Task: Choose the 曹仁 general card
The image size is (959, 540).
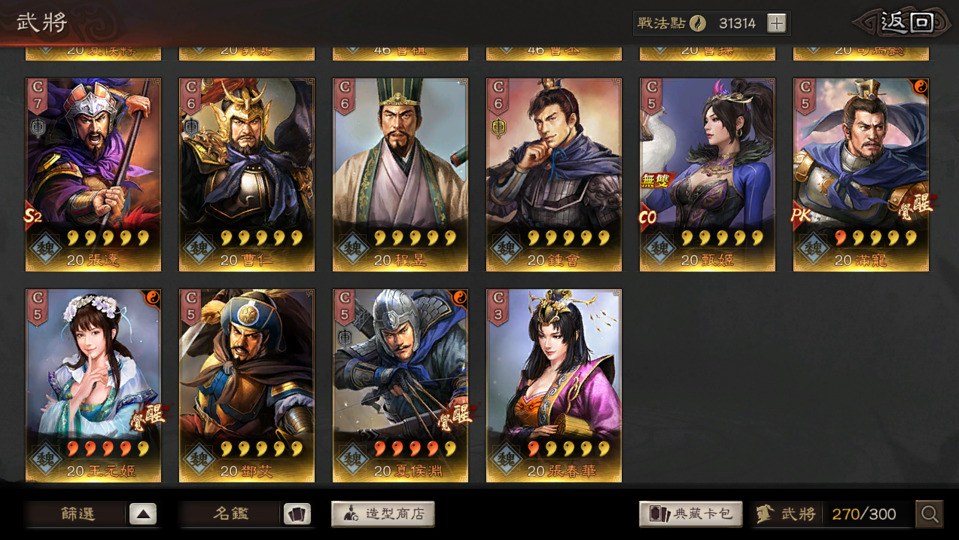Action: tap(247, 174)
